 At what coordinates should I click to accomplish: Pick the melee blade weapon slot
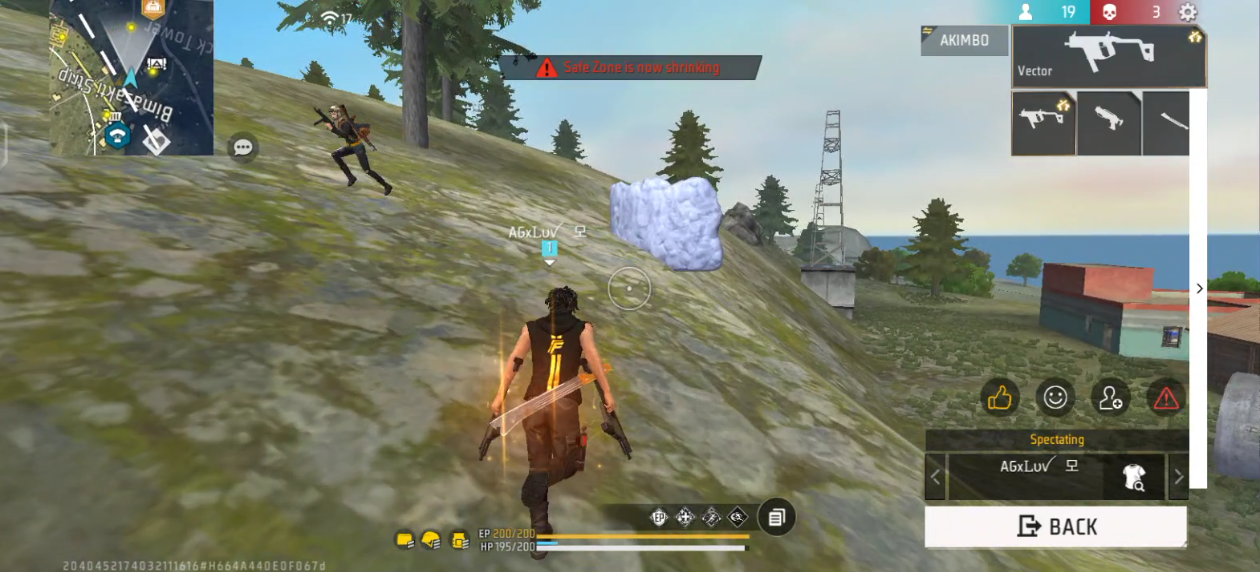pos(1167,122)
